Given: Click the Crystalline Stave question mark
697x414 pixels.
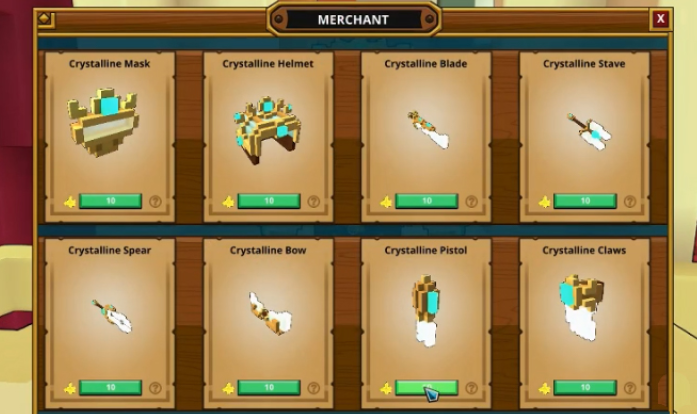Looking at the screenshot, I should 629,201.
